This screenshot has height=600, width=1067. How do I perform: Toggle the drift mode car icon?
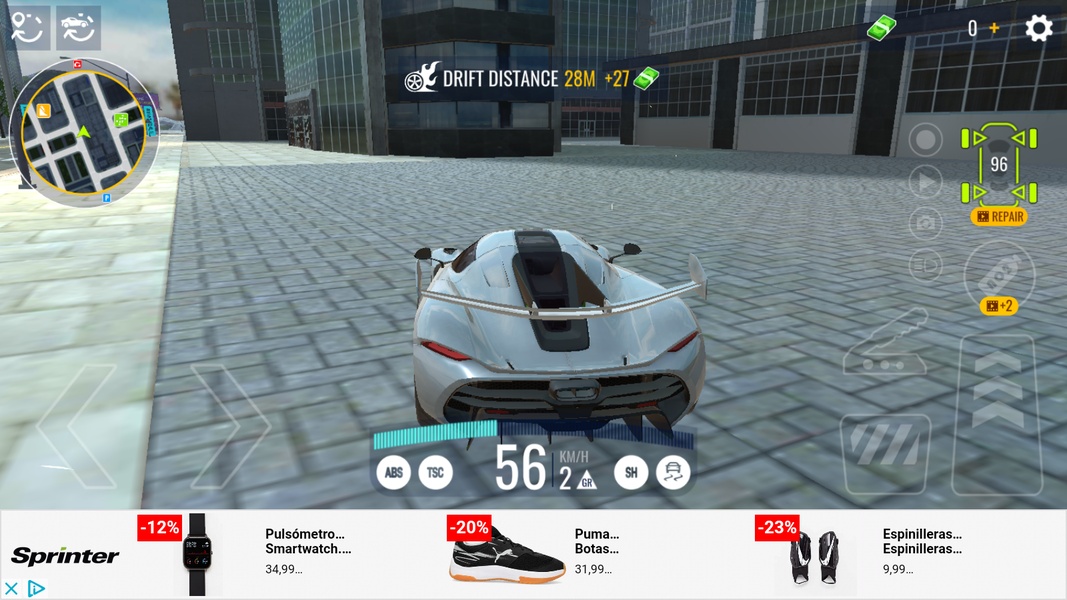point(673,472)
